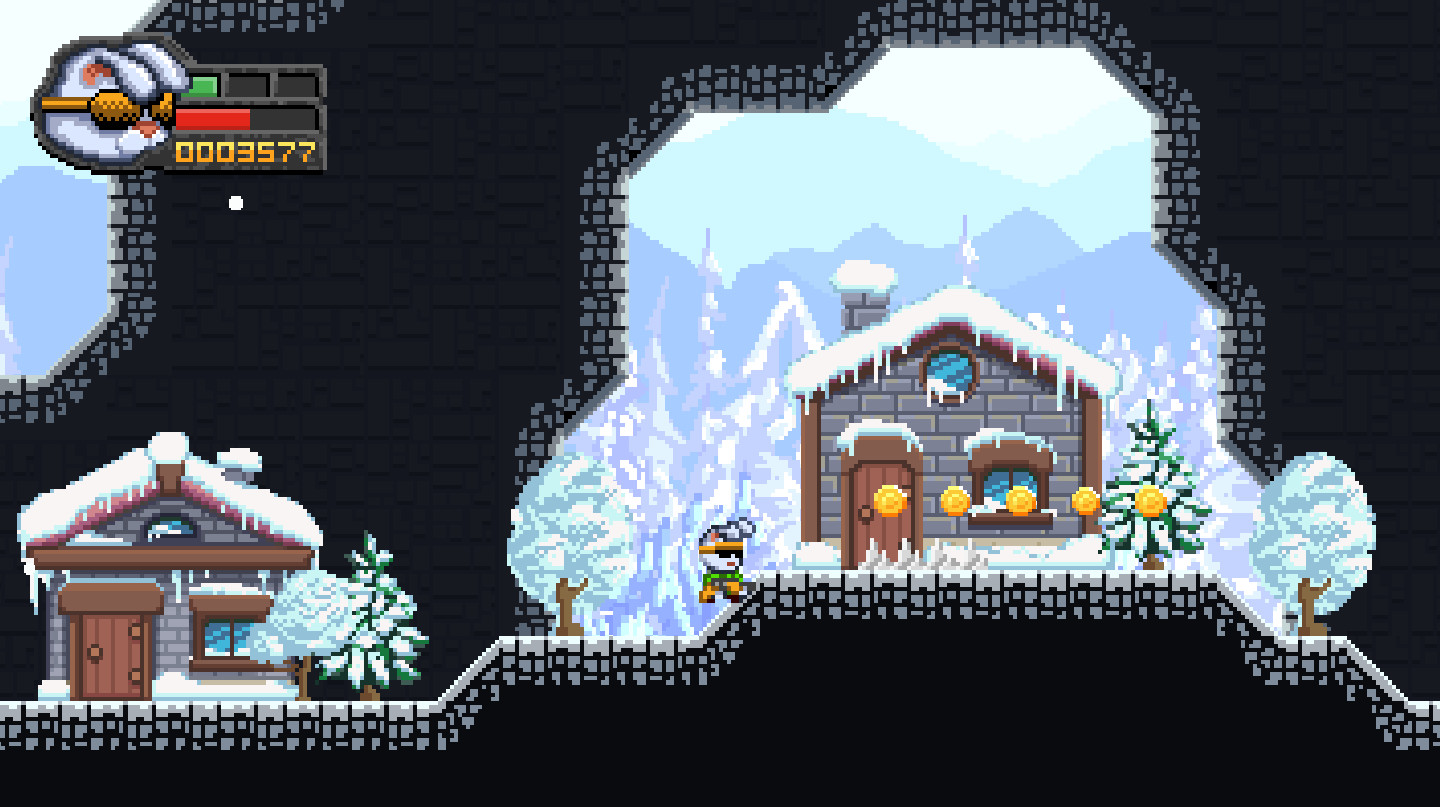Click the rightmost golden coin
This screenshot has width=1440, height=807.
[1150, 498]
